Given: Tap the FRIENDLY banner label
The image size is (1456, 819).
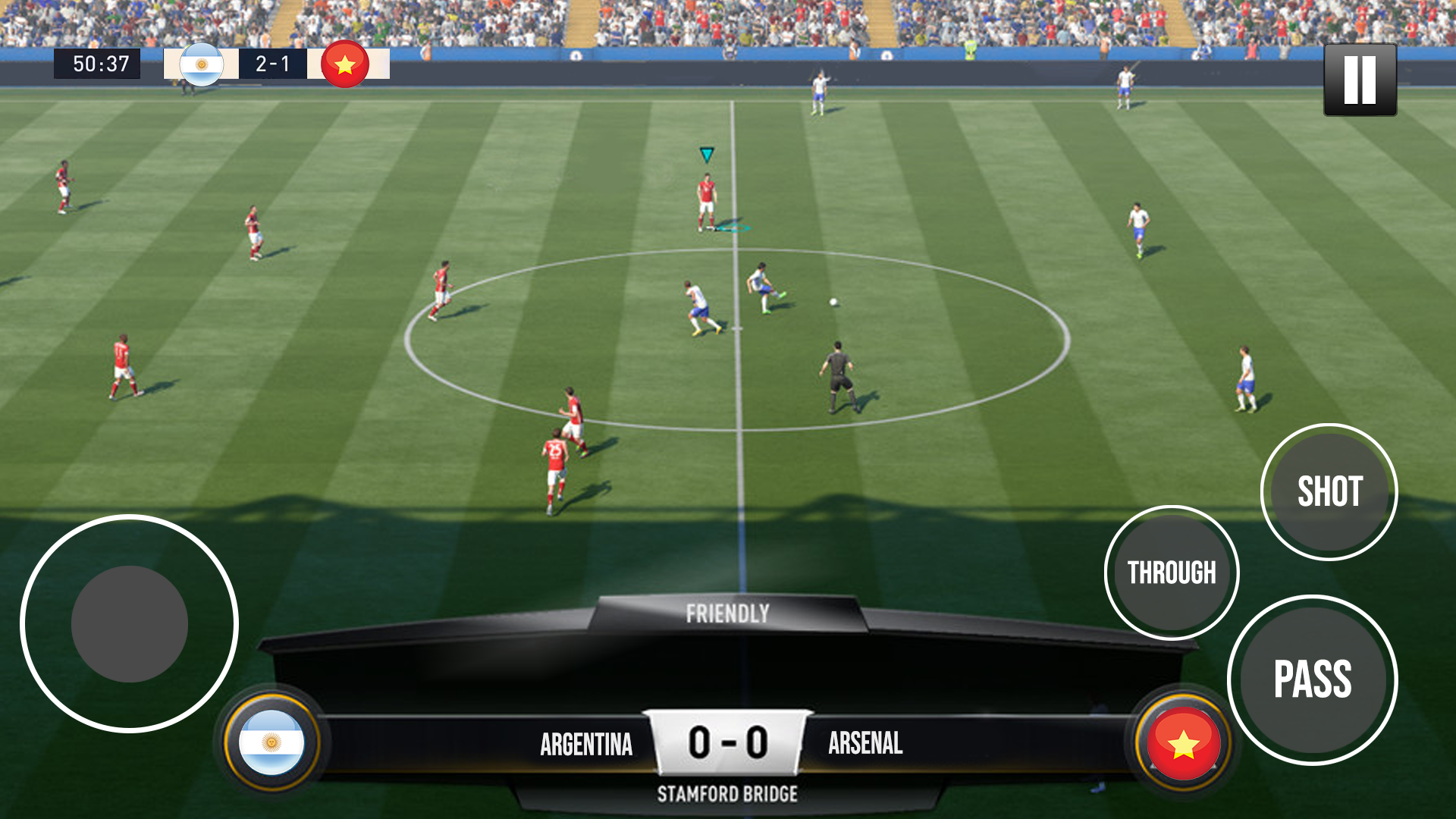Looking at the screenshot, I should coord(728,611).
